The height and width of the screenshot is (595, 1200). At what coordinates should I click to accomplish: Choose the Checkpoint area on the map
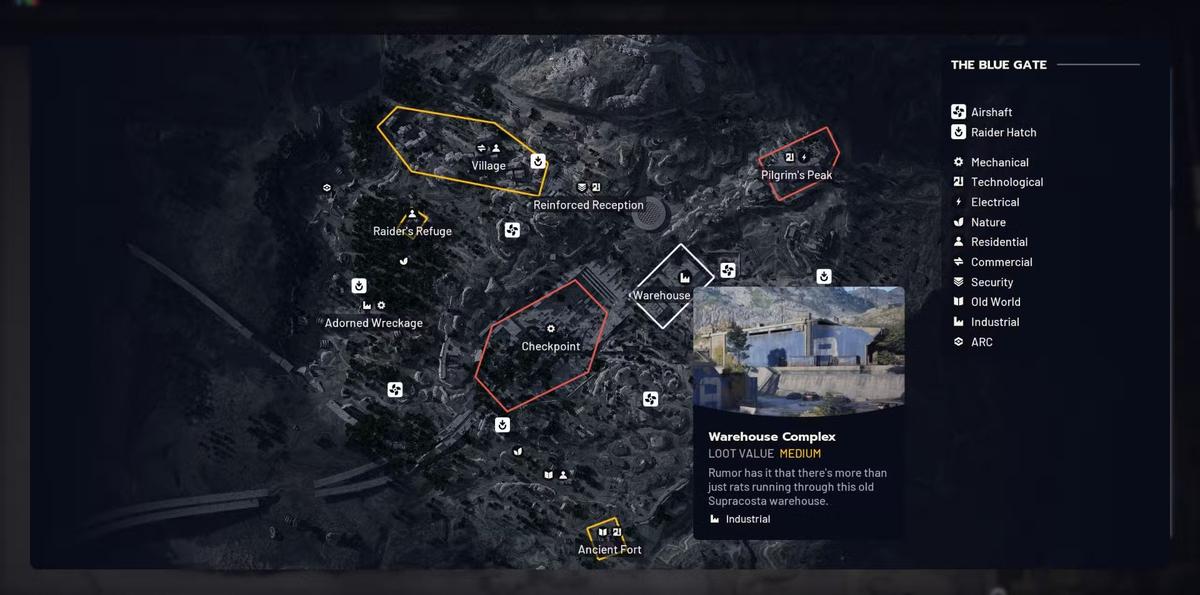coord(550,346)
